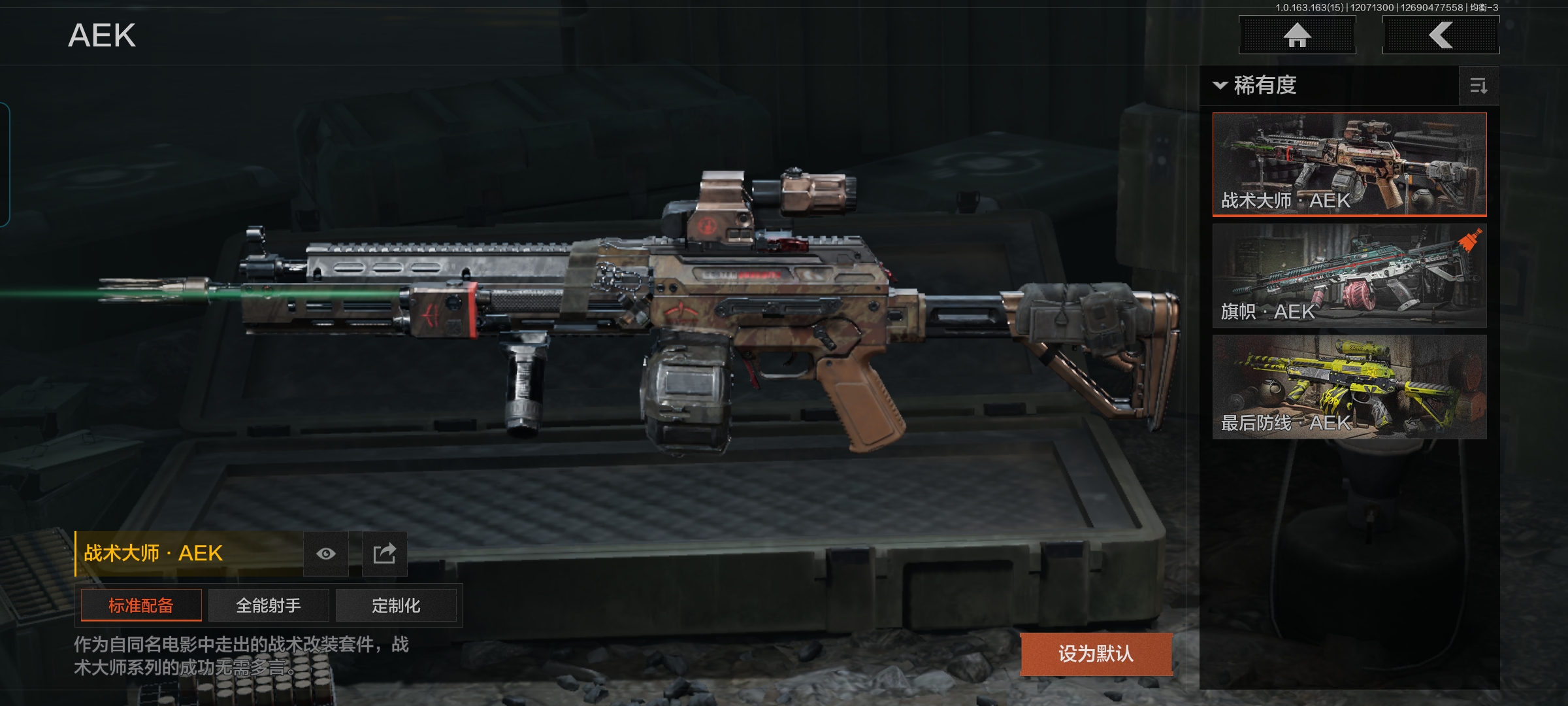Viewport: 1568px width, 706px height.
Task: Switch to the 全能射手 tab
Action: pos(269,605)
